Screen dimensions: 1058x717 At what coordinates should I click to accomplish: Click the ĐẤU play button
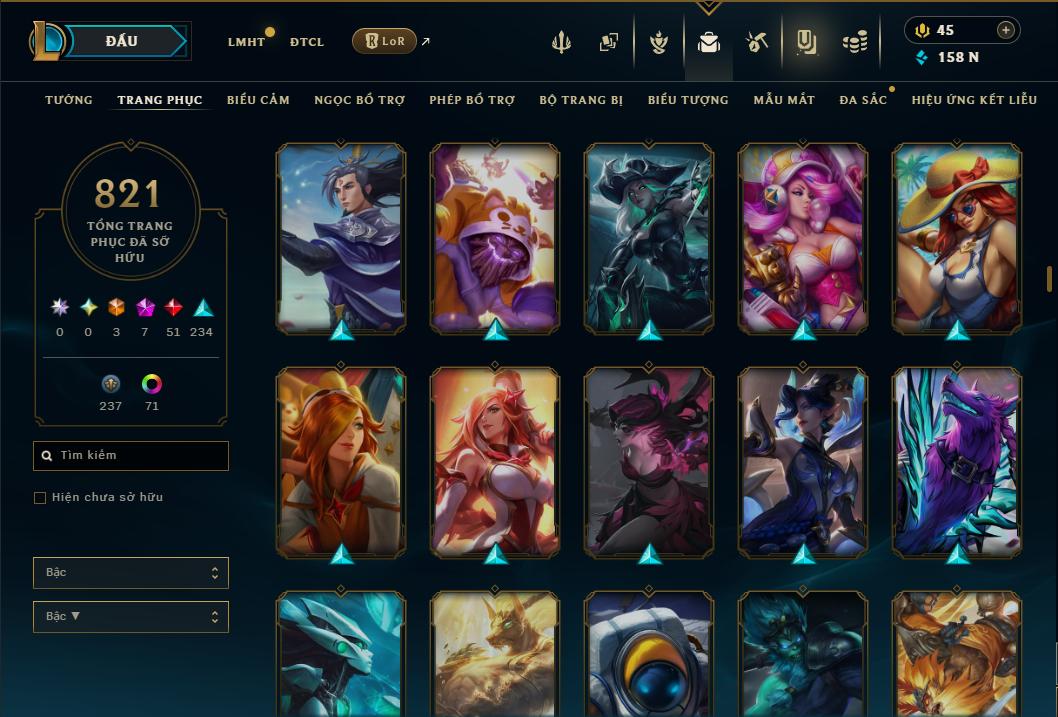[122, 41]
